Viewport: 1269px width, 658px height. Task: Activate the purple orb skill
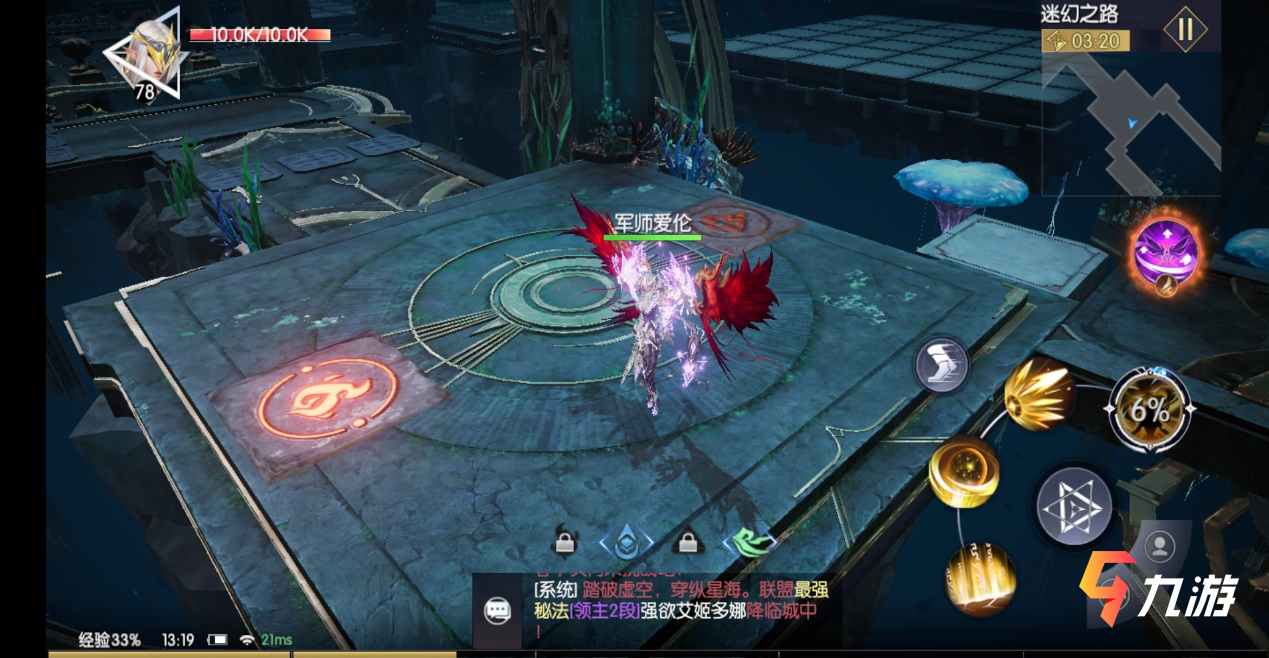1166,253
